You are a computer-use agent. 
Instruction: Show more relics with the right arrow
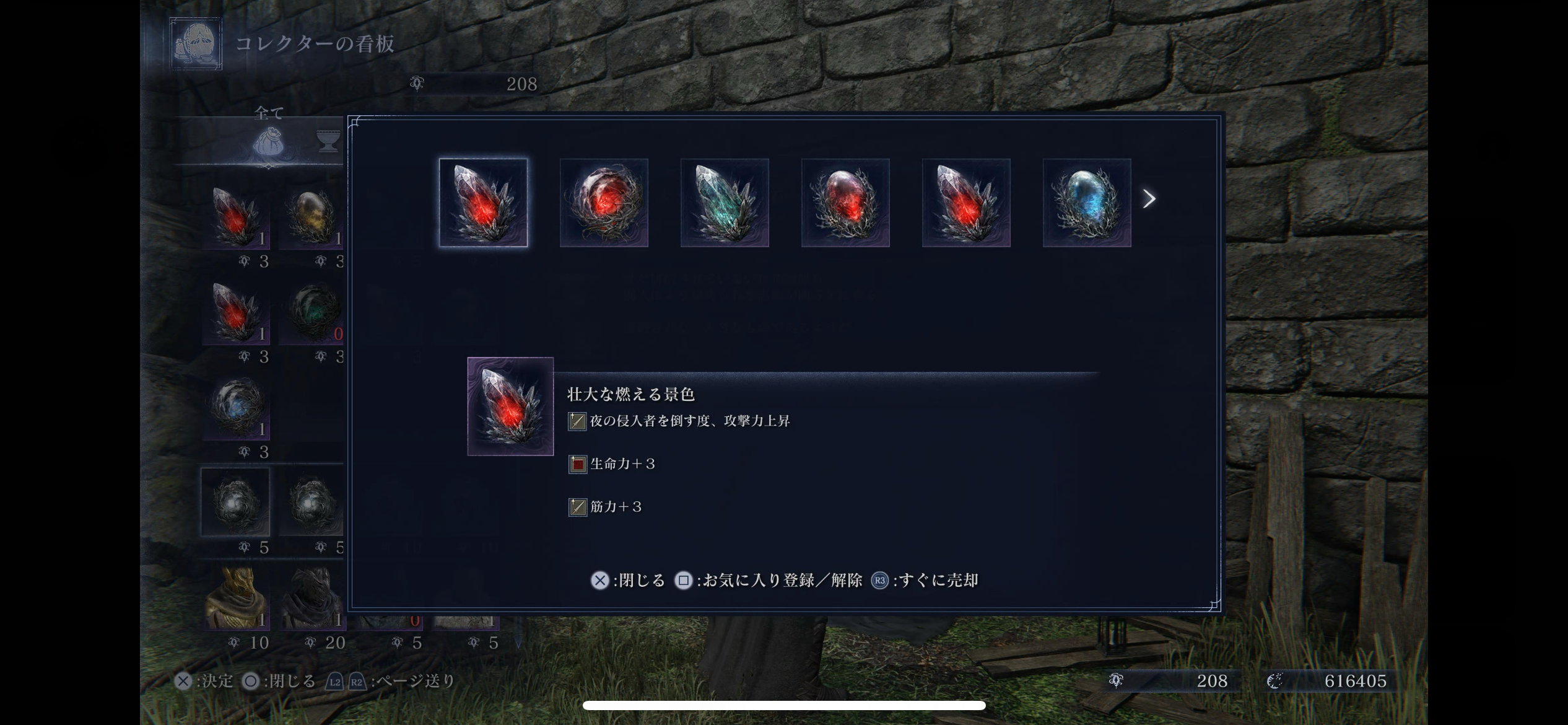click(x=1149, y=199)
